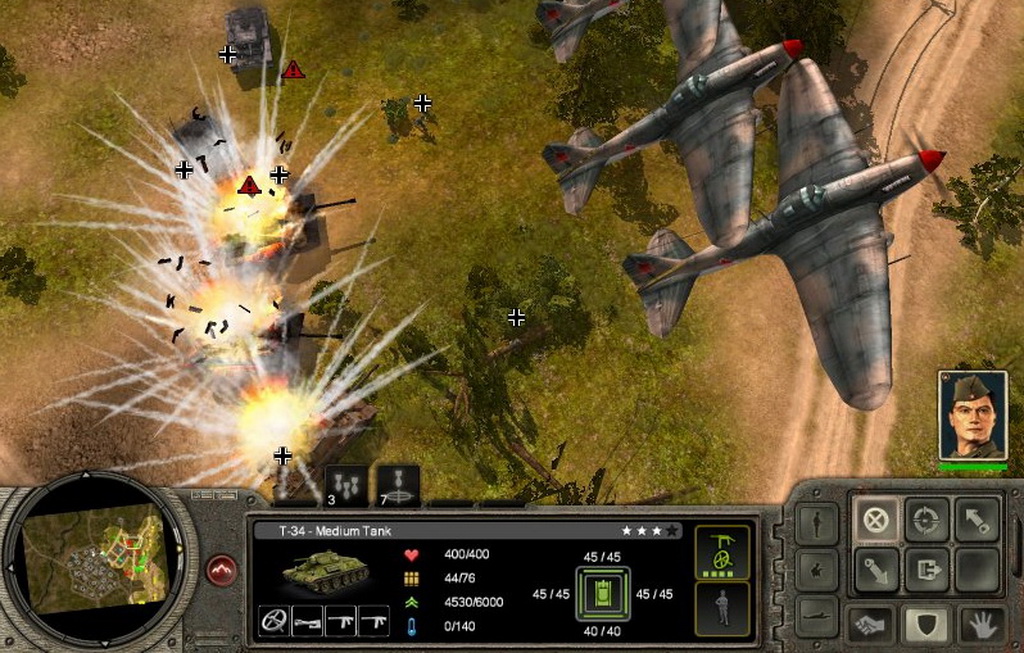Click the downward-right arrow command

tap(876, 570)
